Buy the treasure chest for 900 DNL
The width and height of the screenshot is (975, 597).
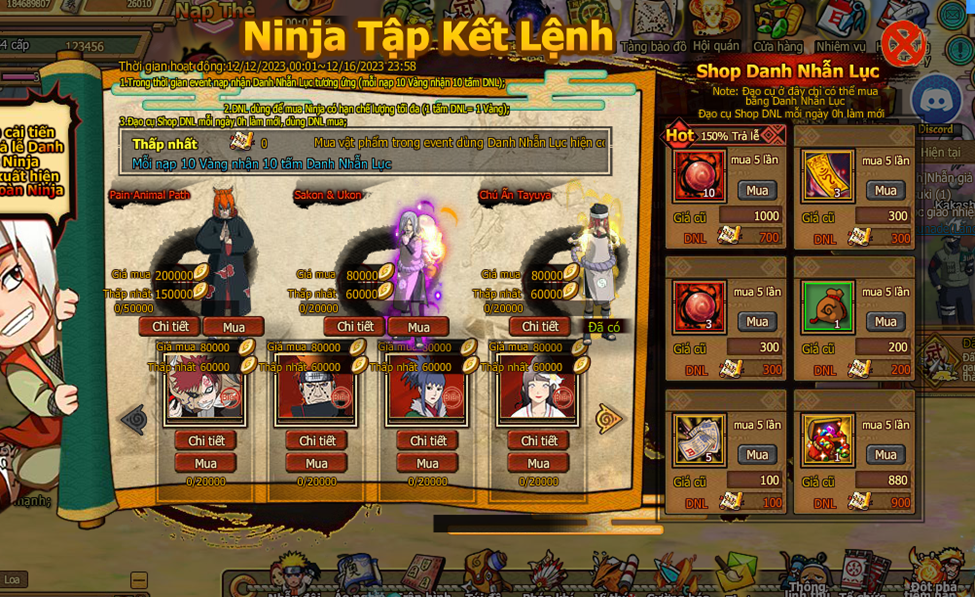coord(886,455)
